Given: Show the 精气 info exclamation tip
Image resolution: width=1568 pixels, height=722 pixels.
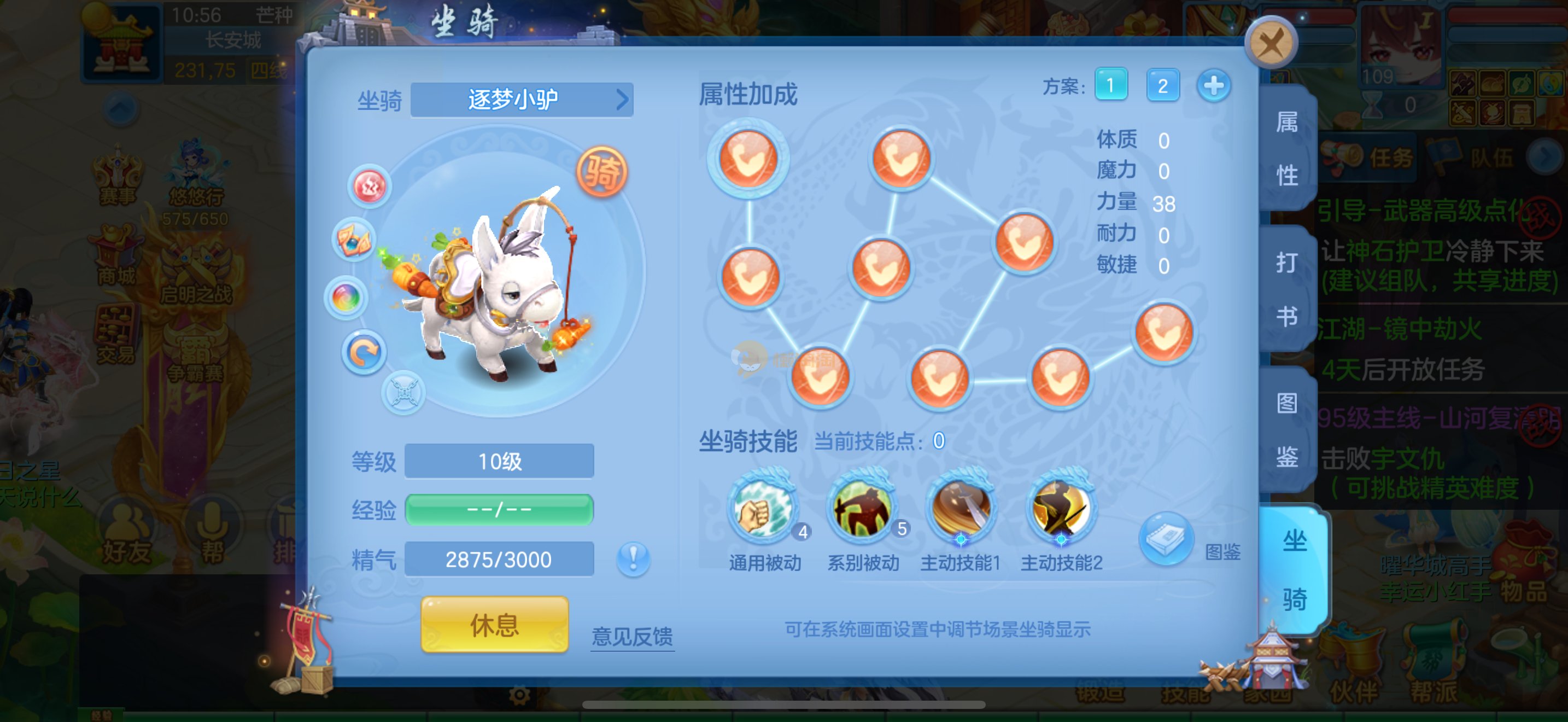Looking at the screenshot, I should click(633, 558).
